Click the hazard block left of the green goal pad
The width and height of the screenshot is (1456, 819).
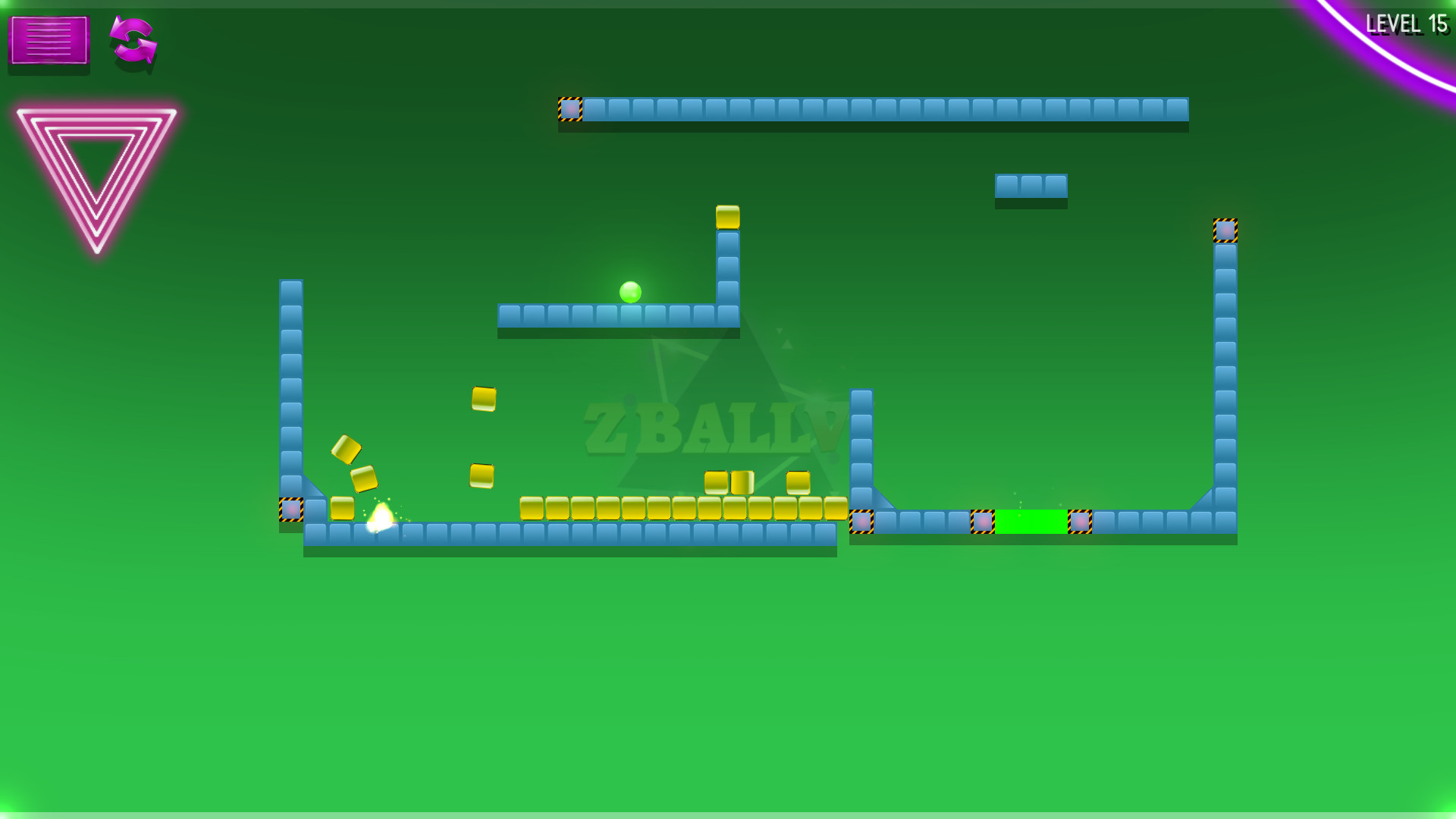coord(984,522)
